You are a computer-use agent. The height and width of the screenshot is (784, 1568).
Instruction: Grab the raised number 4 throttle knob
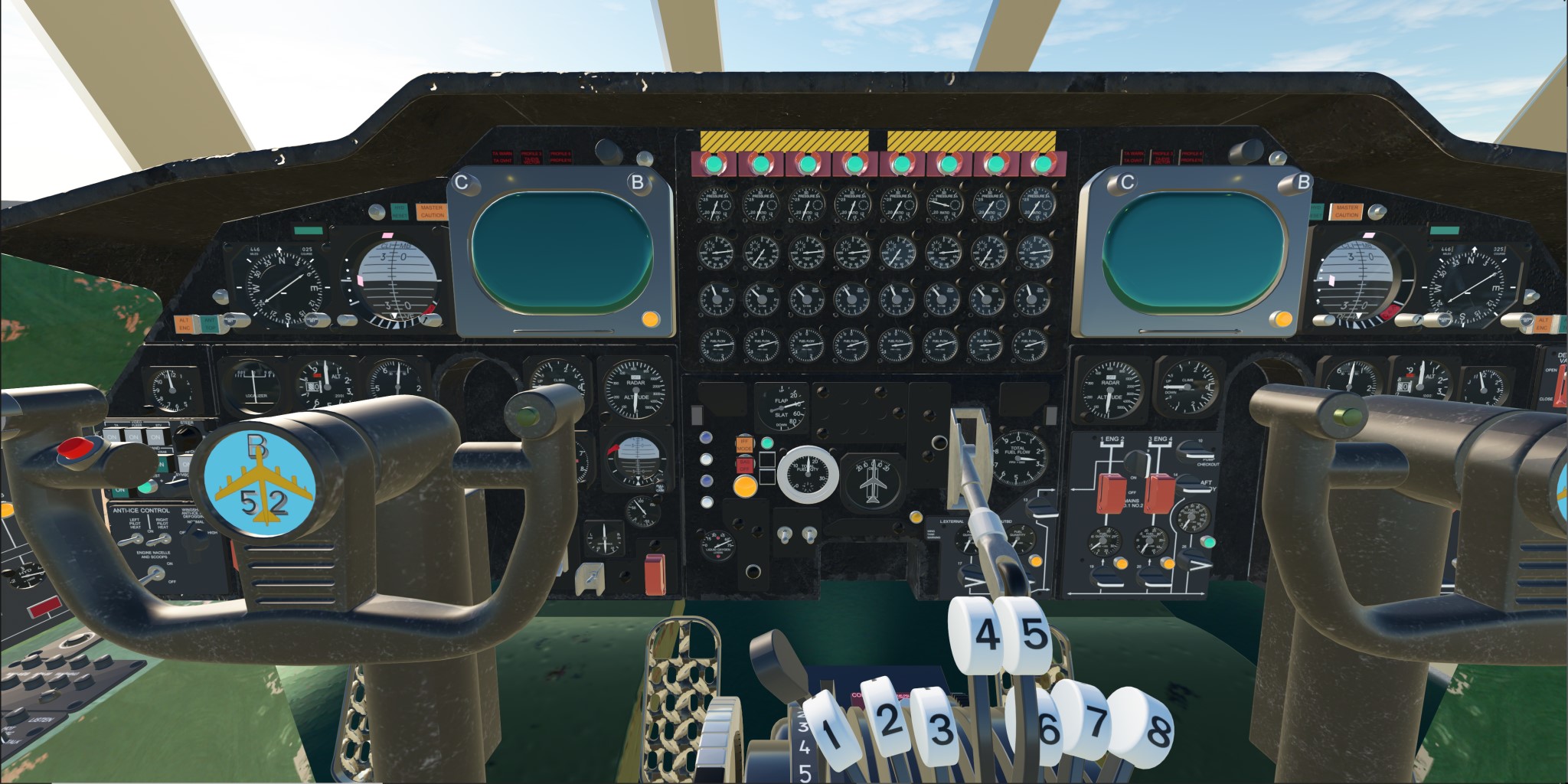[x=984, y=634]
